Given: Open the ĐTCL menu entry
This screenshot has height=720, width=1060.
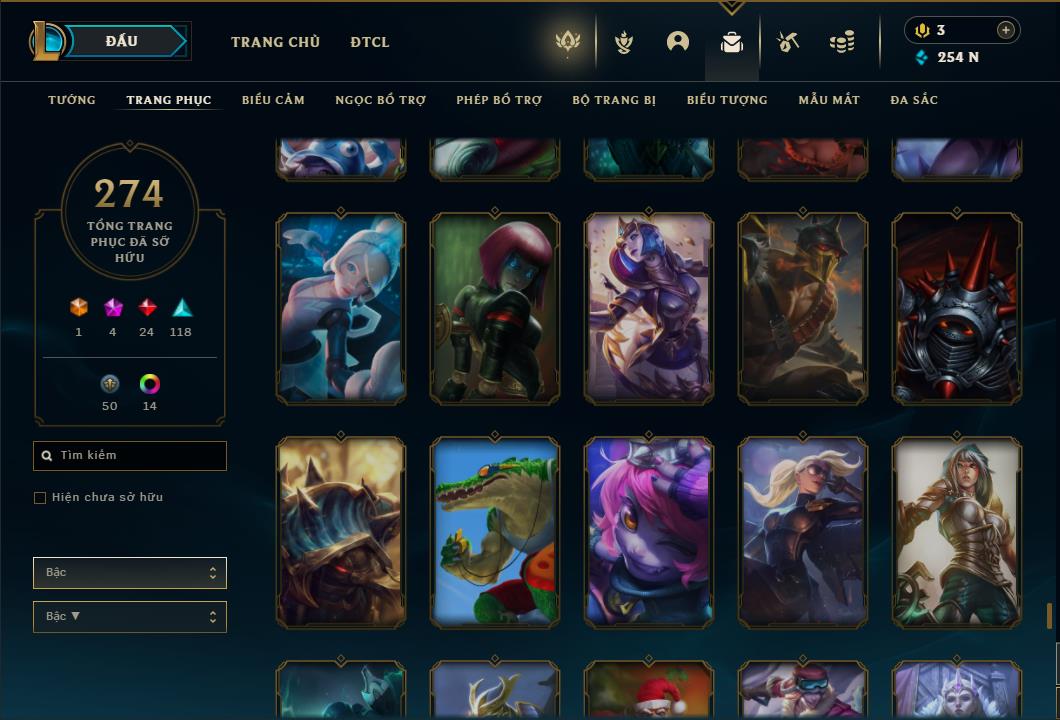Looking at the screenshot, I should (370, 42).
